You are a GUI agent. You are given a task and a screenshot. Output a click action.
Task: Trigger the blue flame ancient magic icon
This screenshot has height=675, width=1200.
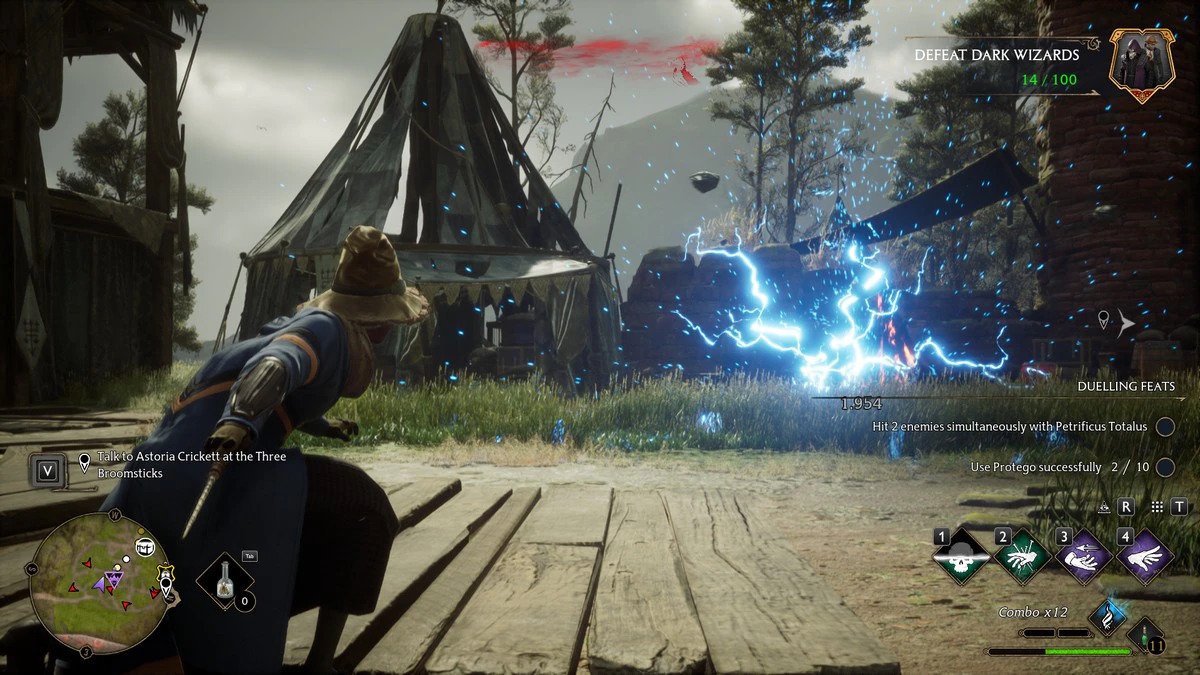pos(1107,618)
